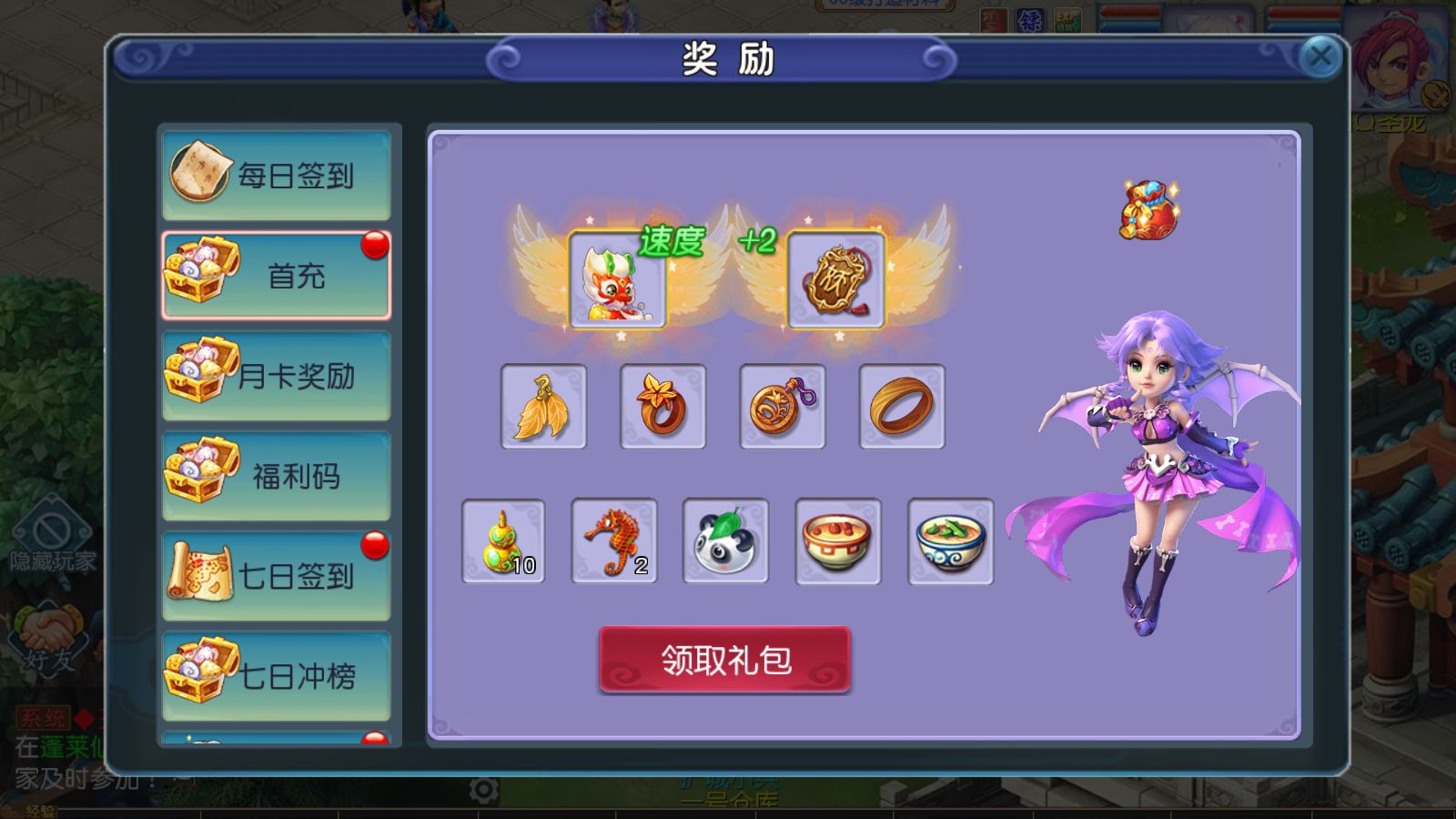The height and width of the screenshot is (819, 1456).
Task: Select the plain golden ring item
Action: click(902, 407)
